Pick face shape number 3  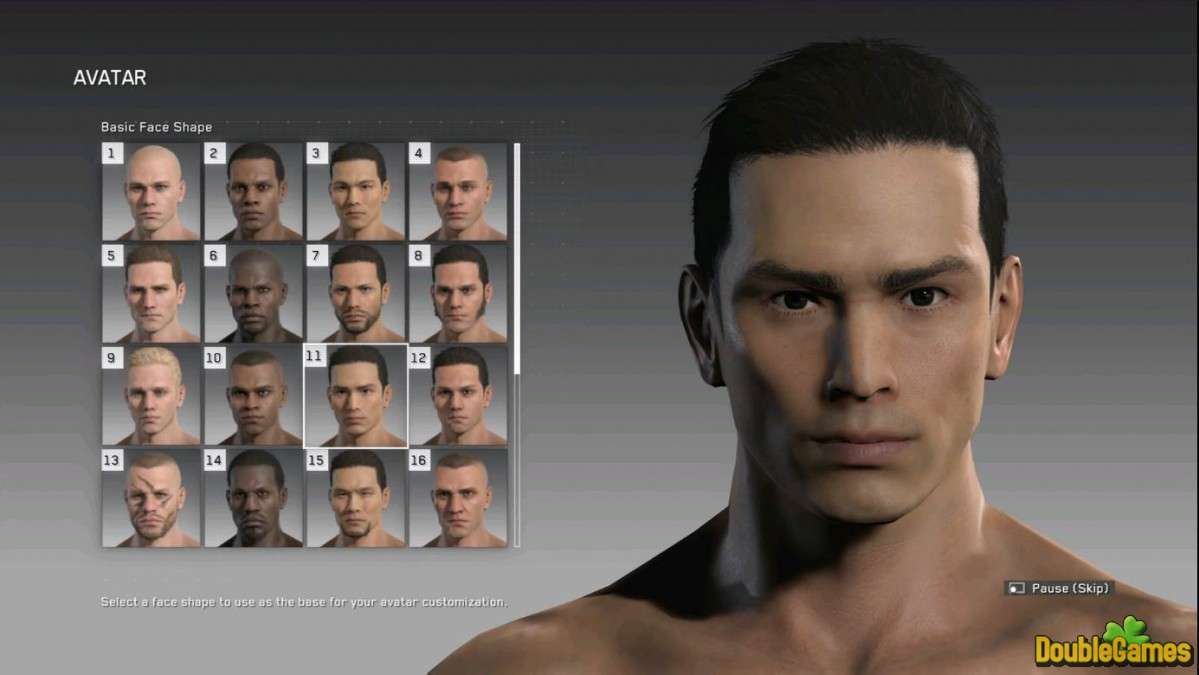coord(356,192)
